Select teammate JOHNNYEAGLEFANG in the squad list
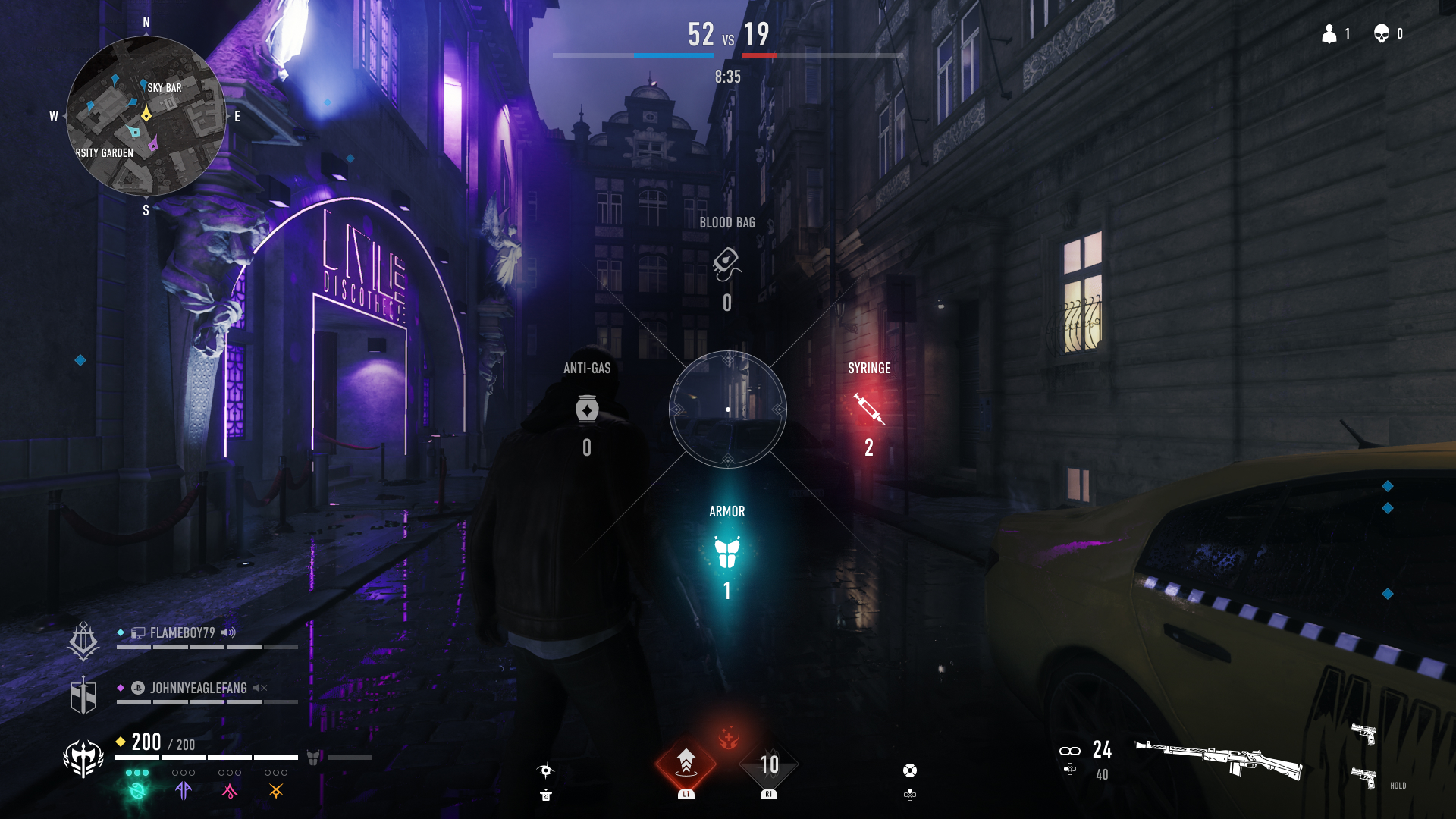1456x819 pixels. (198, 689)
